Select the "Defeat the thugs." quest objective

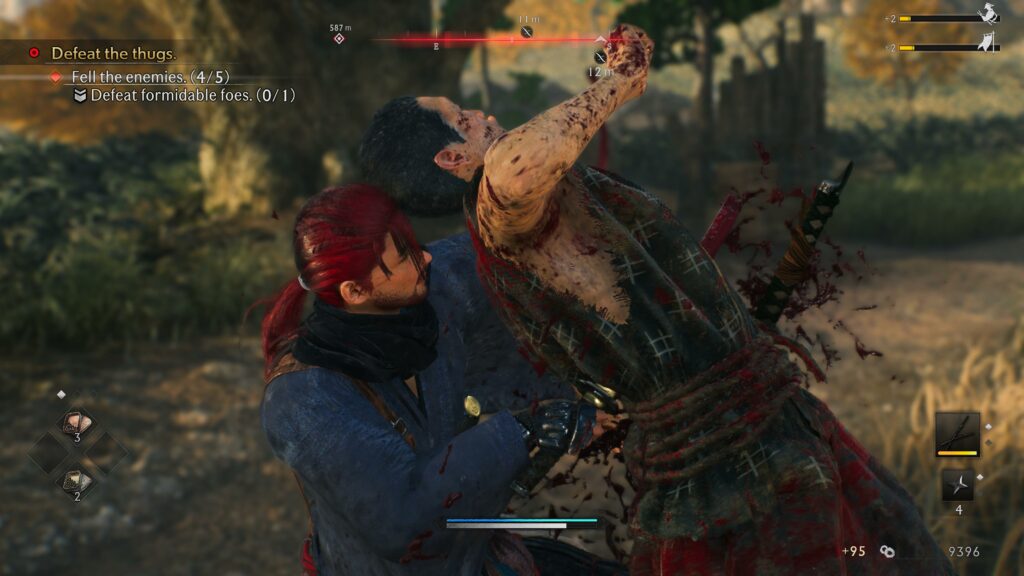(113, 53)
